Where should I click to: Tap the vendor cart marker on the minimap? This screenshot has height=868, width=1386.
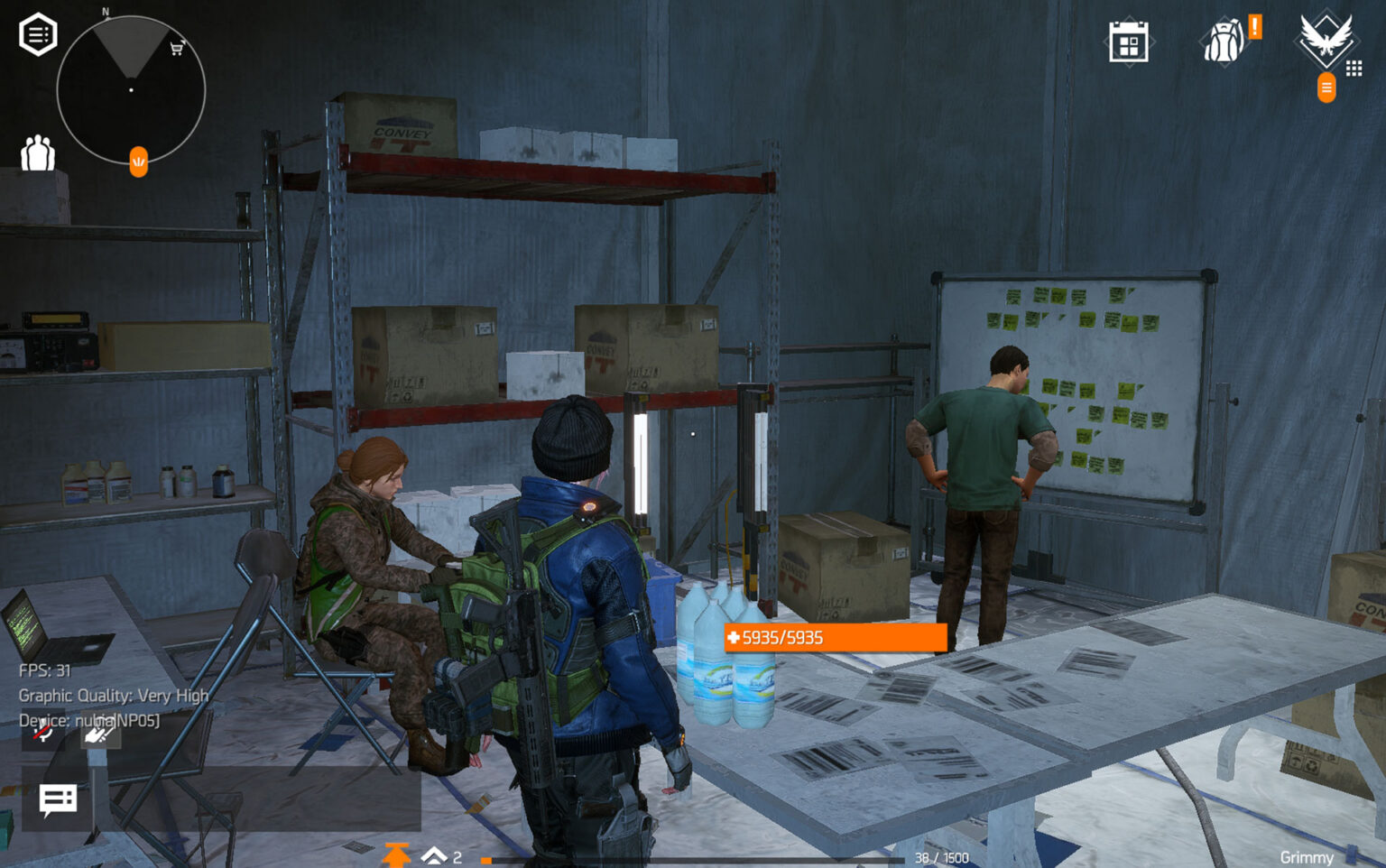tap(177, 50)
